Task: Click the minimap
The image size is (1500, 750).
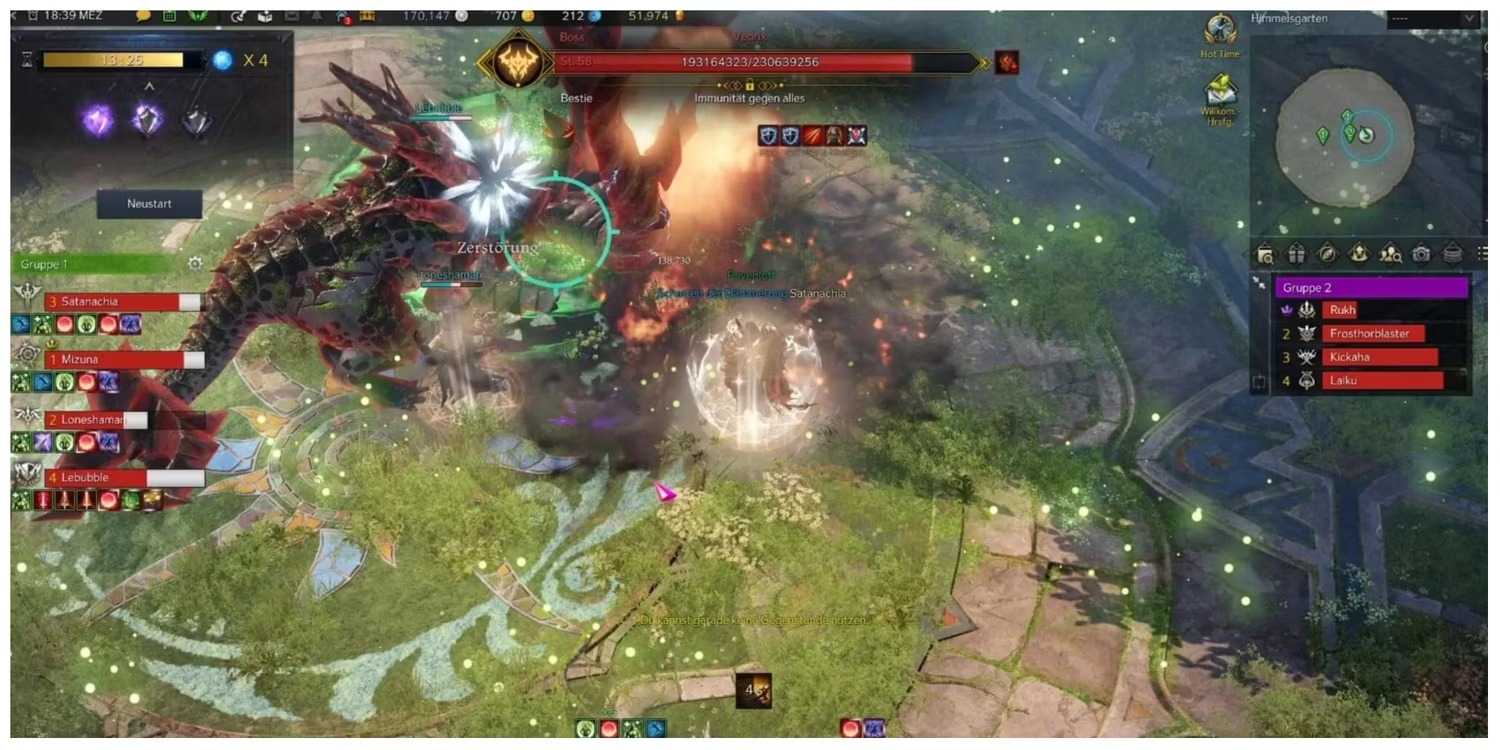Action: pos(1345,137)
